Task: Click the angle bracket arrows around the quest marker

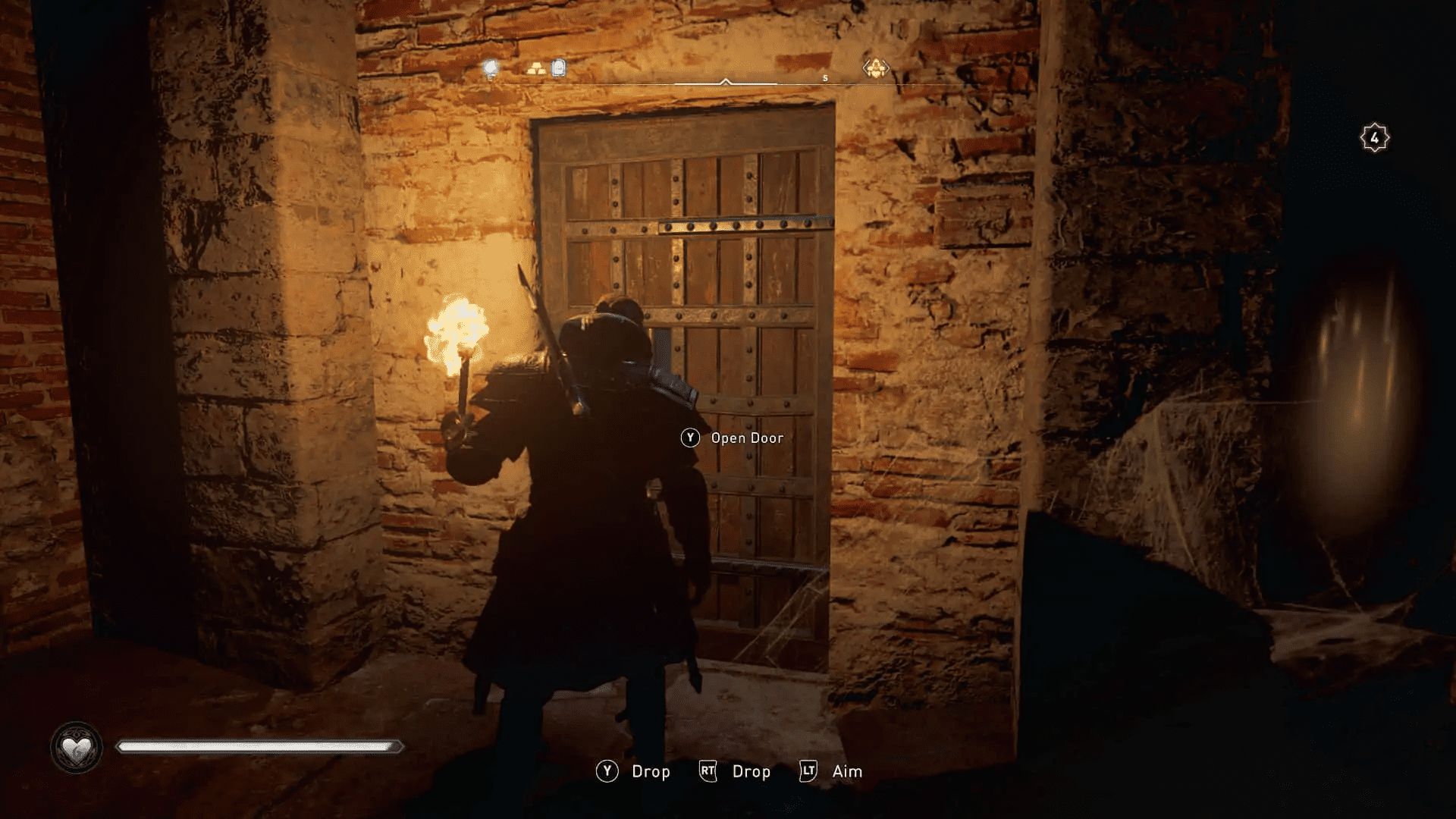Action: (864, 68)
